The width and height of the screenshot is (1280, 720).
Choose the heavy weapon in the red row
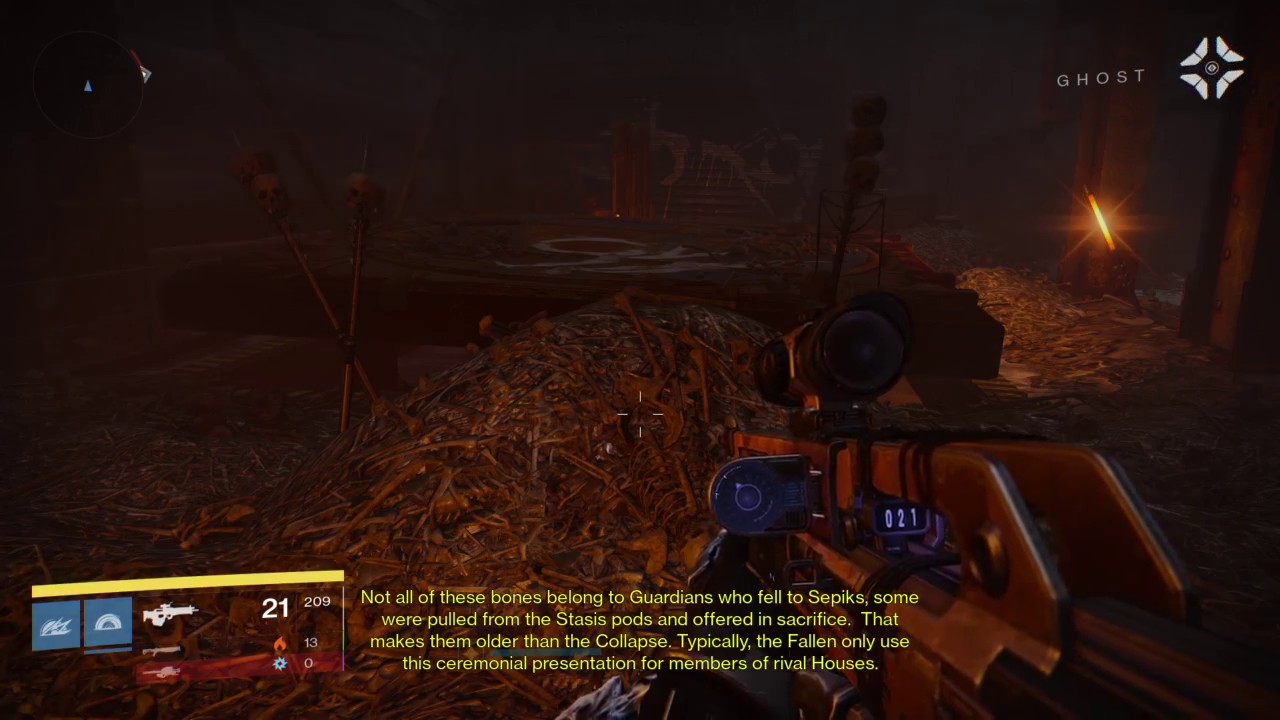click(x=162, y=671)
